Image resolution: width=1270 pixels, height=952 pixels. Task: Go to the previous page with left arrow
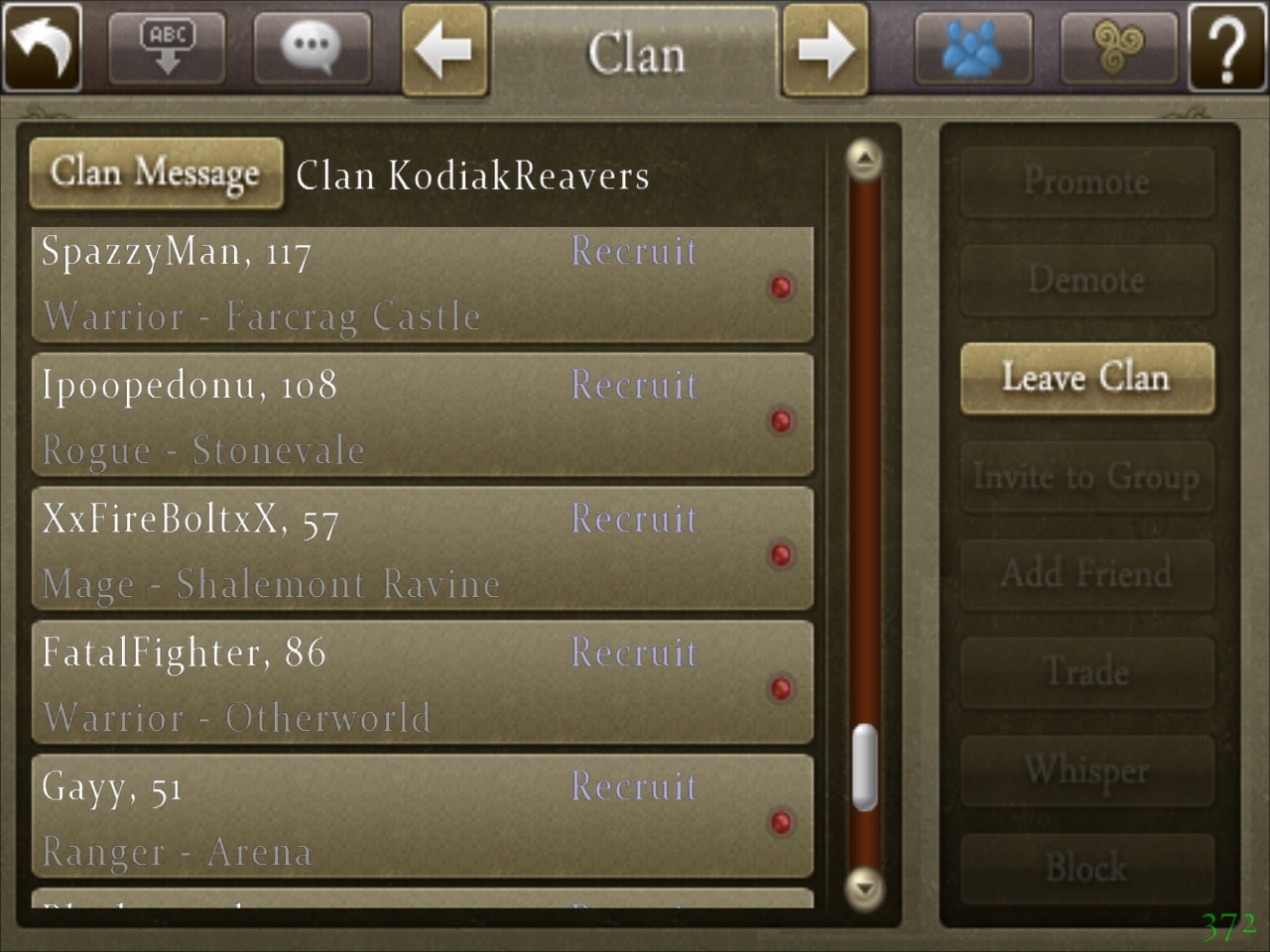[x=444, y=50]
